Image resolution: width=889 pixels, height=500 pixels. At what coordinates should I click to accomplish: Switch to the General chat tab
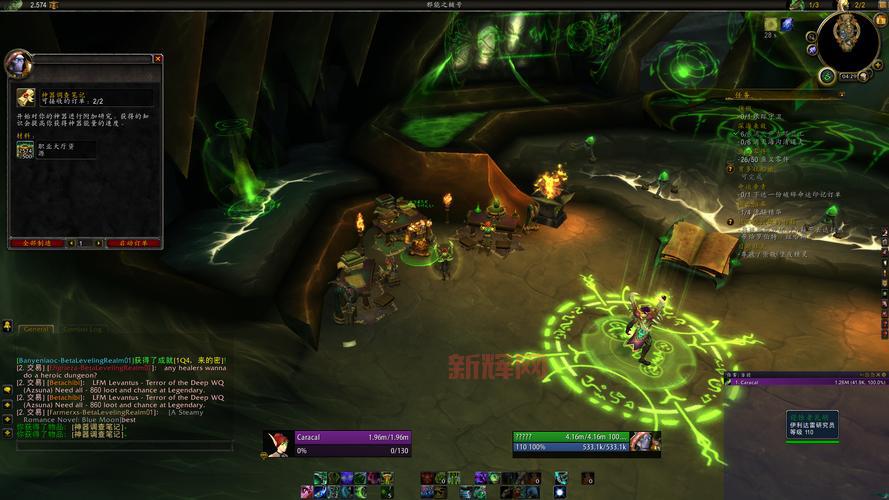coord(36,328)
